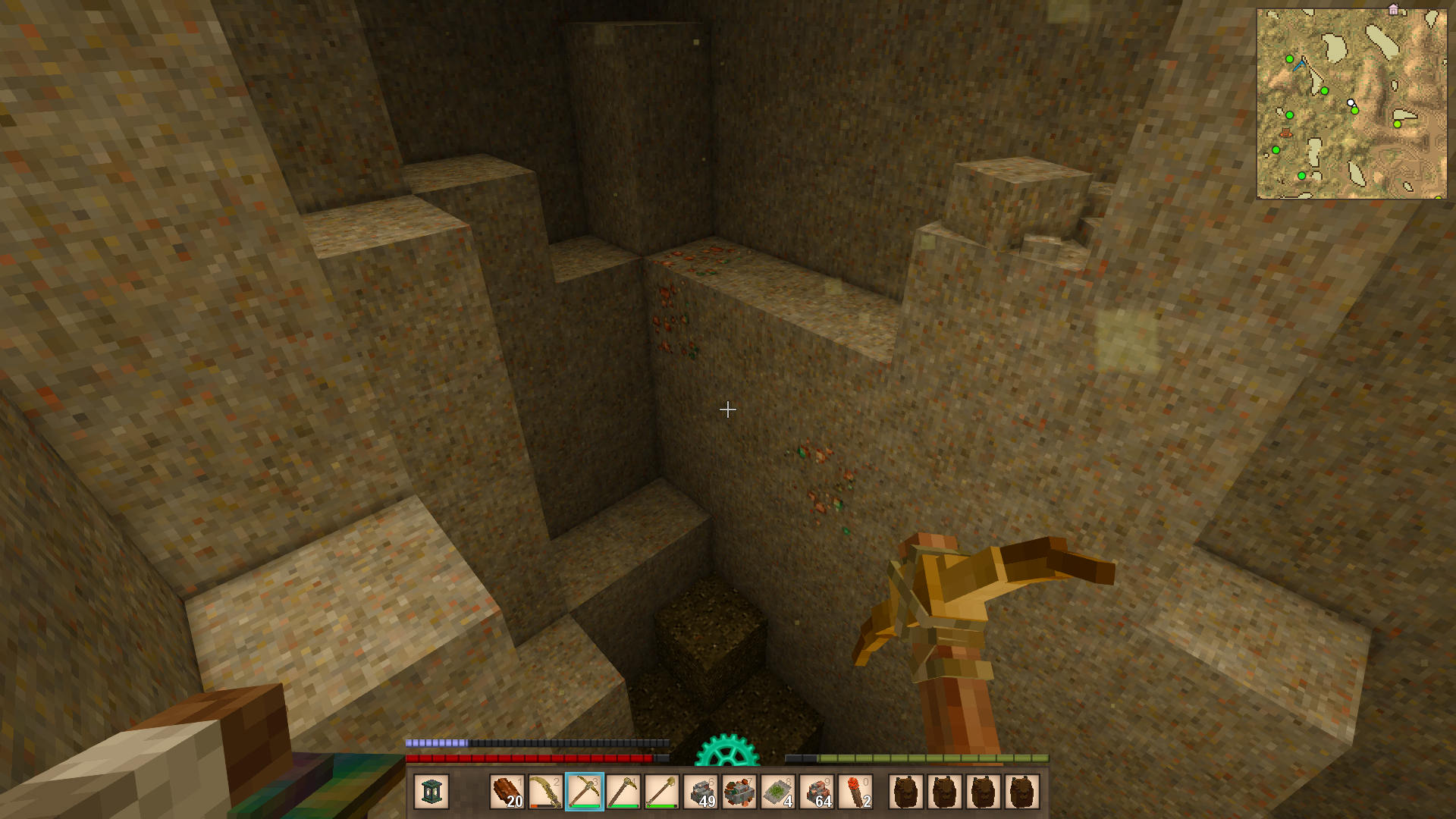Click the orange waypoint marker on the minimap
The image size is (1456, 819).
pyautogui.click(x=1285, y=133)
